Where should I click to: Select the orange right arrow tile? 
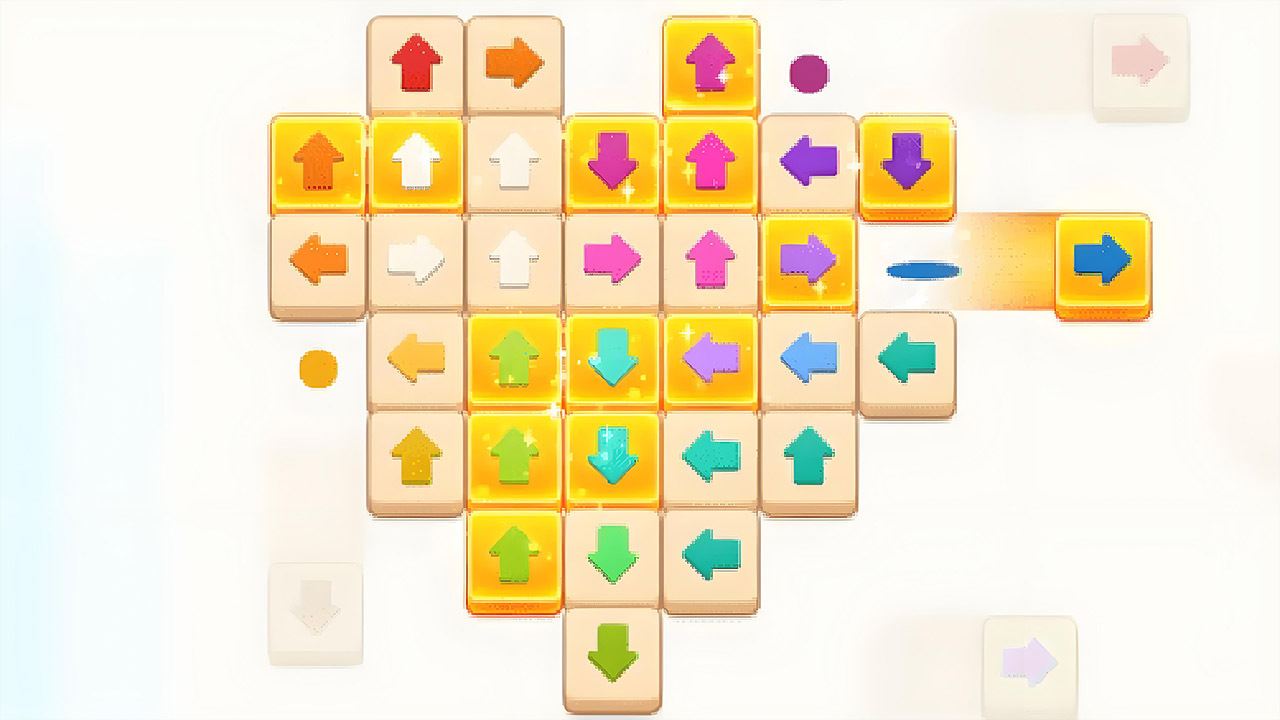click(x=514, y=64)
